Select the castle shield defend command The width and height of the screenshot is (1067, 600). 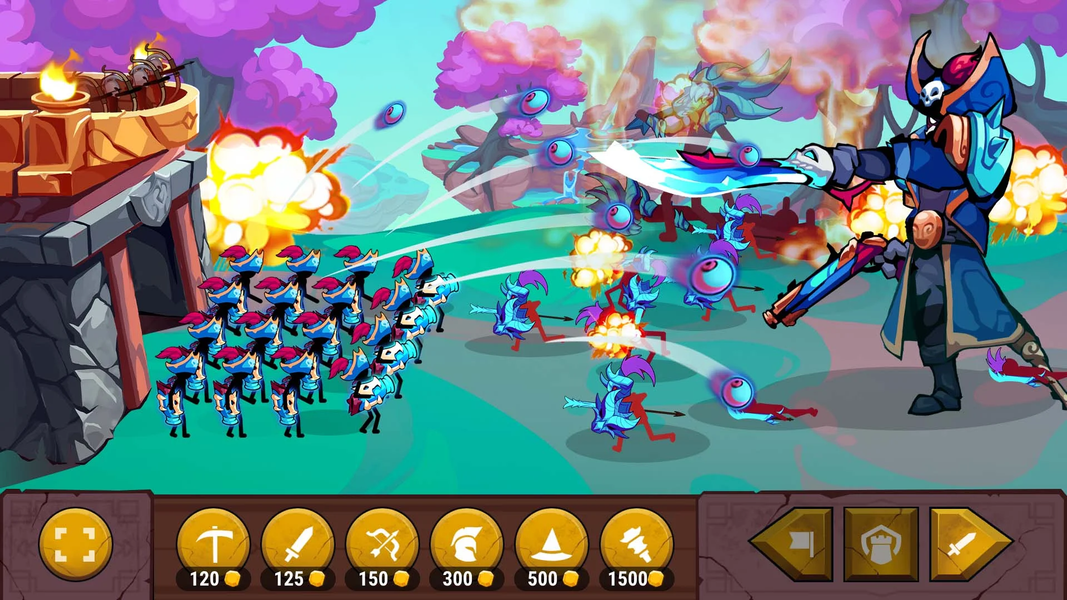tap(880, 544)
